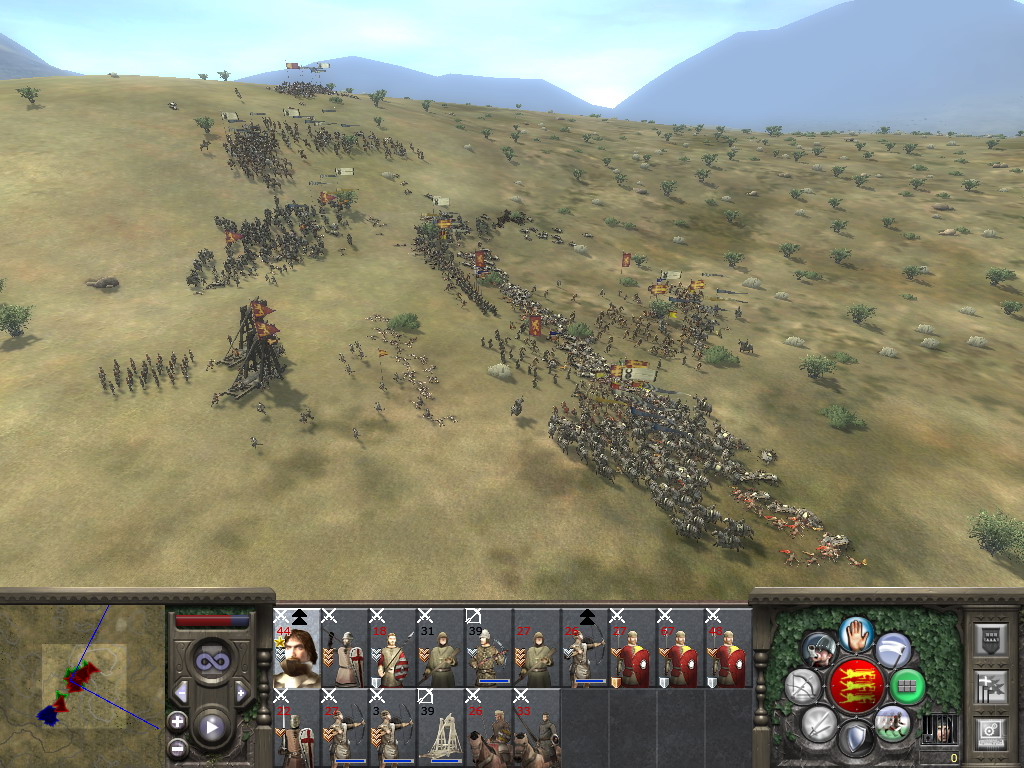This screenshot has height=768, width=1024.
Task: Toggle fire-at-will bow and arrow button
Action: tap(802, 687)
